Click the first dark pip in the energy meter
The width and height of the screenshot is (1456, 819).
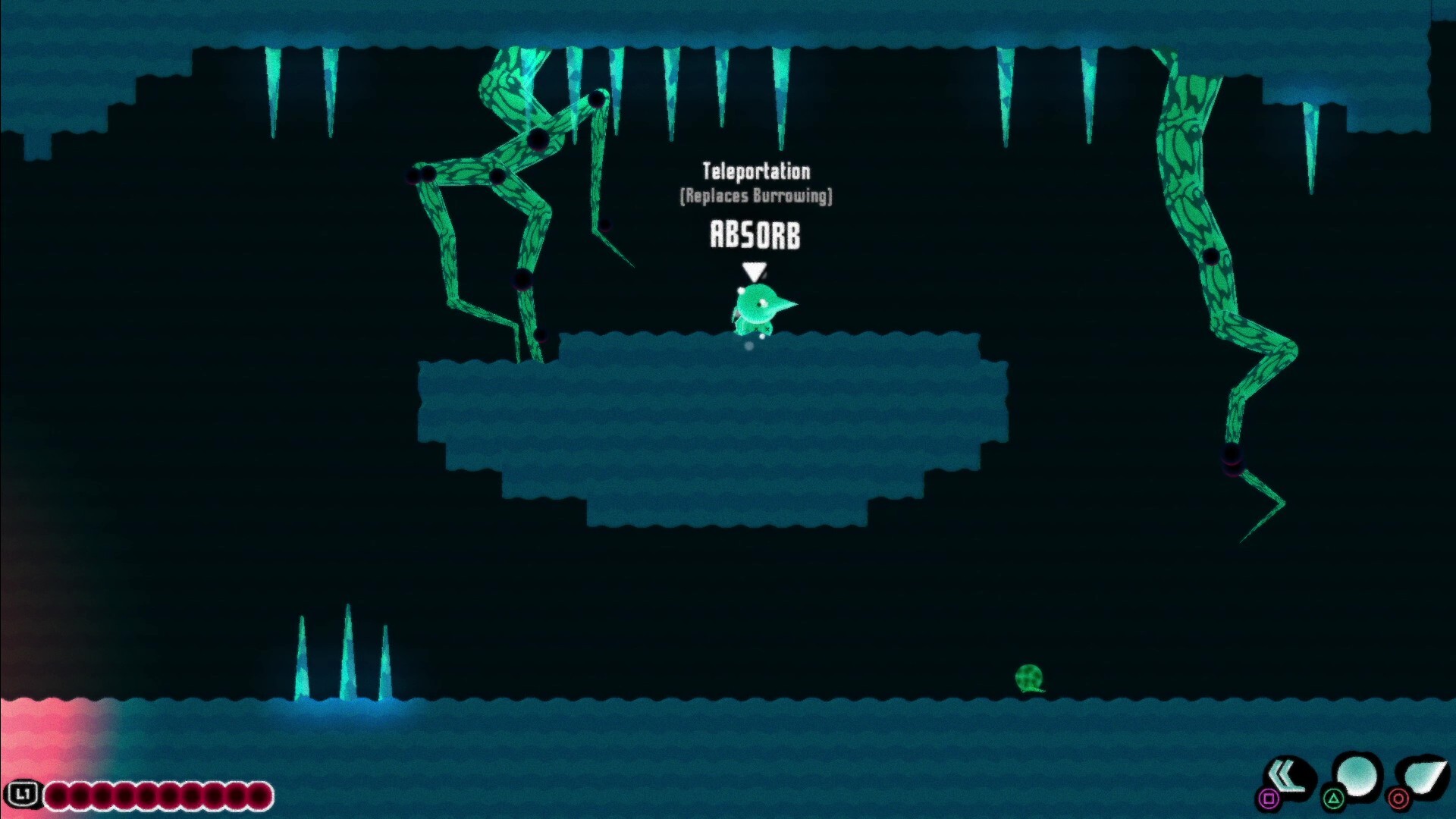[55, 795]
